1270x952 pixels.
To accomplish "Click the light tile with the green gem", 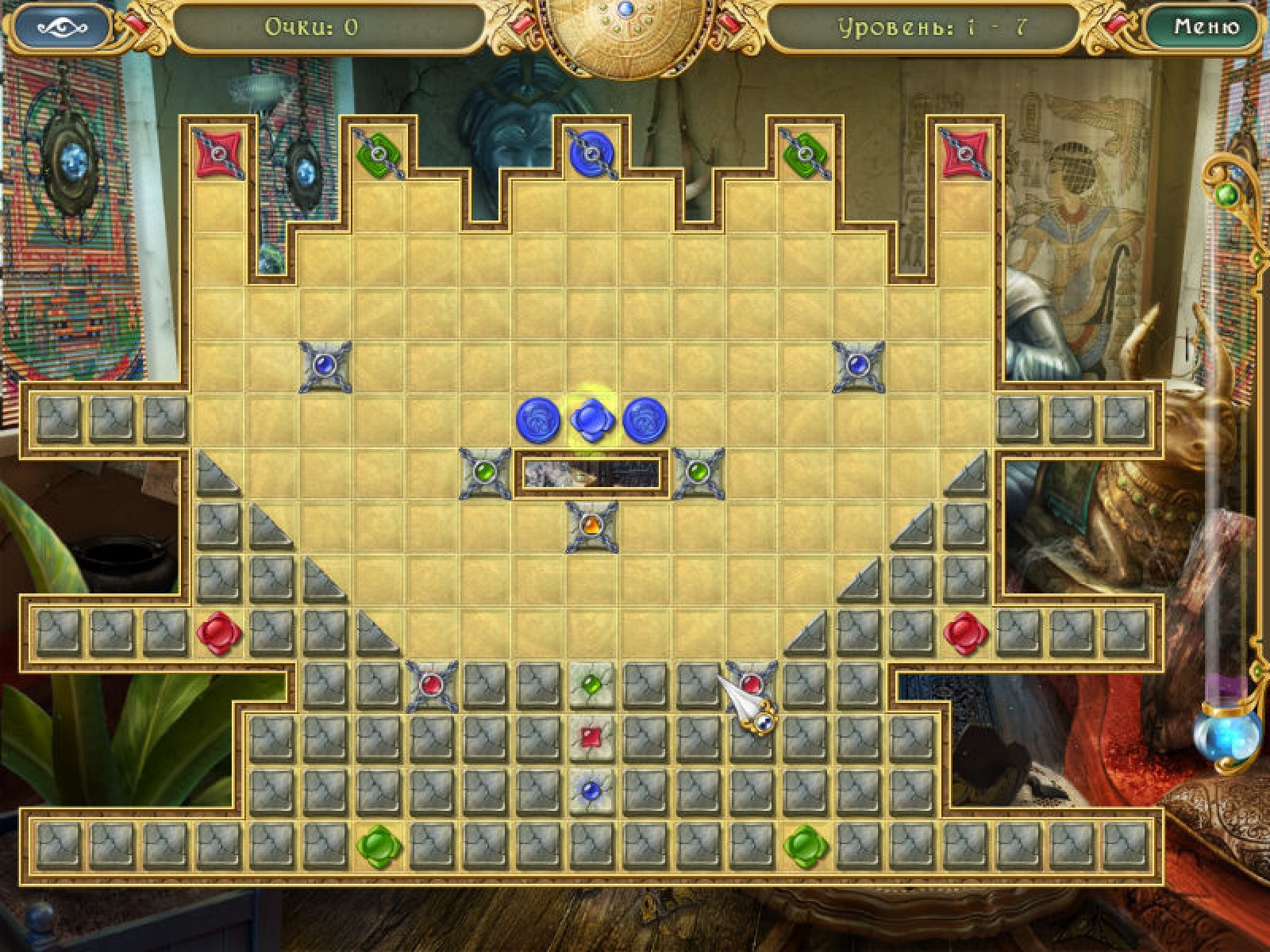I will click(x=591, y=685).
